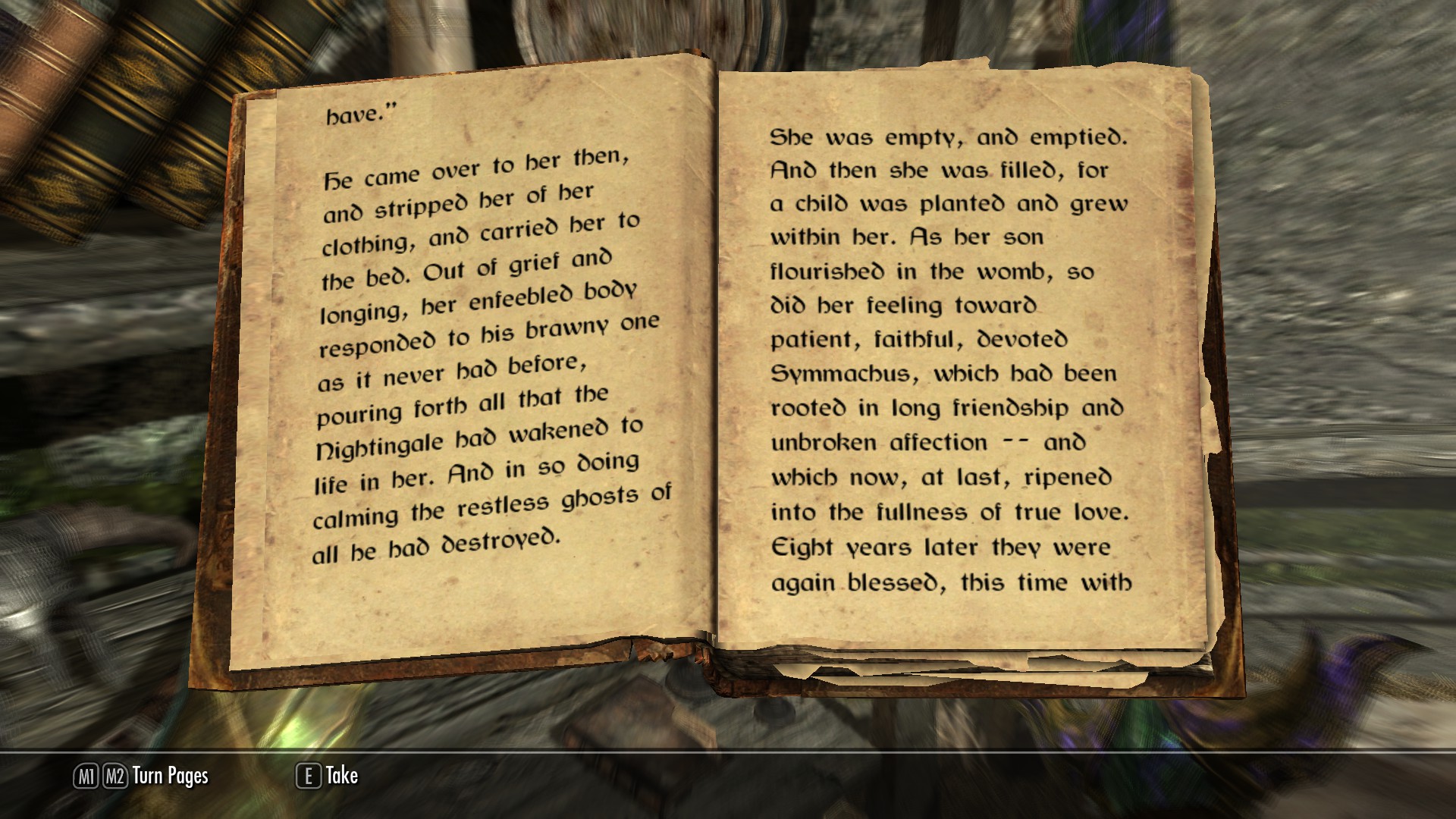Viewport: 1456px width, 819px height.
Task: Click the Turn Pages label
Action: (170, 776)
